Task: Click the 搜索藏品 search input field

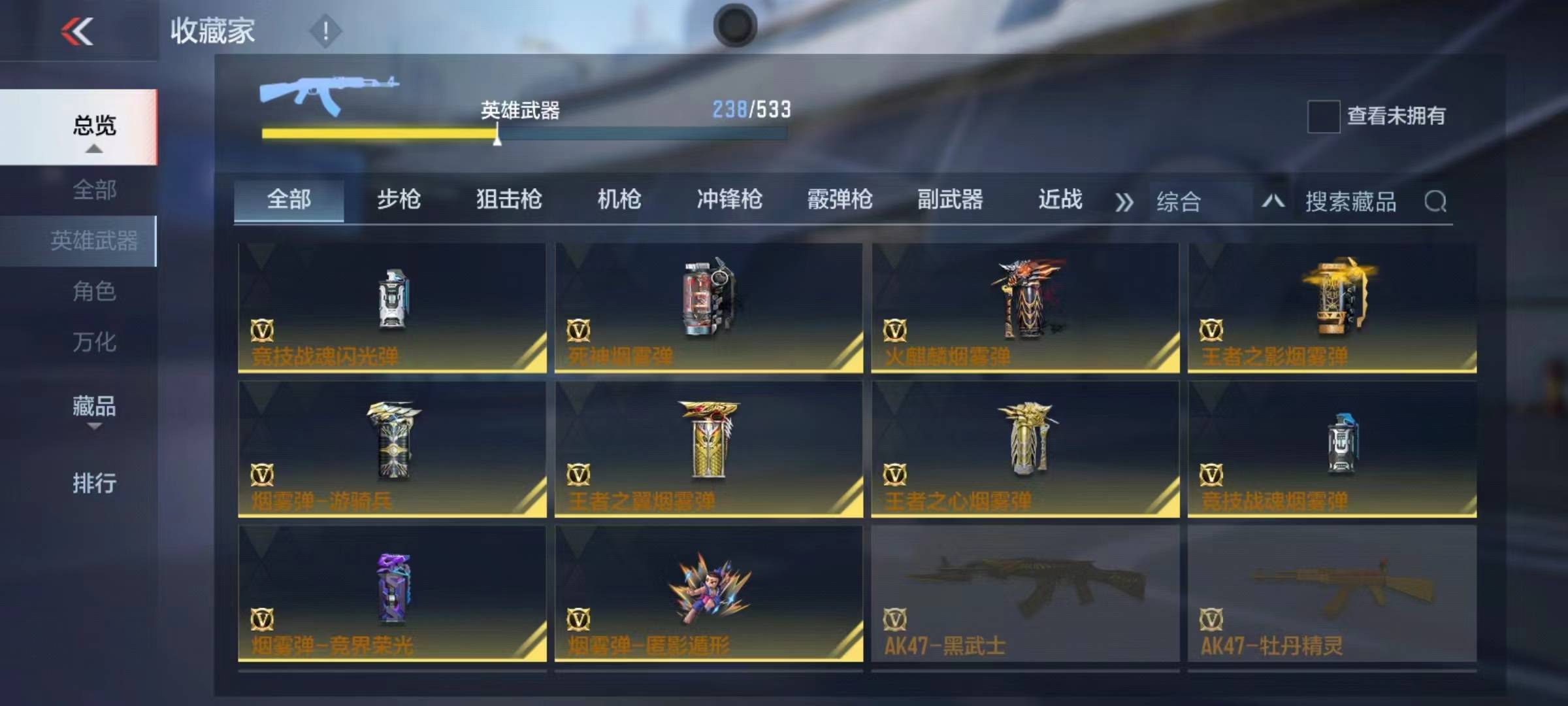Action: click(1352, 203)
